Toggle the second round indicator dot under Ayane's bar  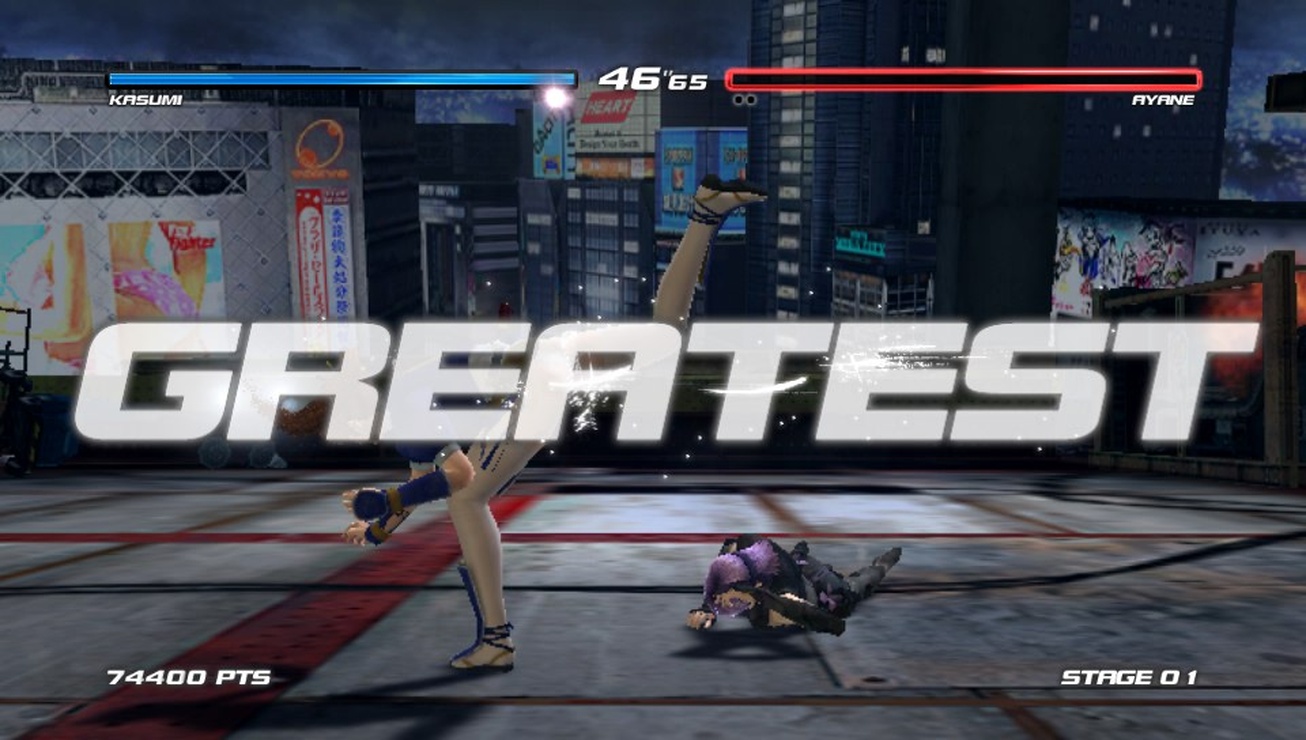pos(750,98)
